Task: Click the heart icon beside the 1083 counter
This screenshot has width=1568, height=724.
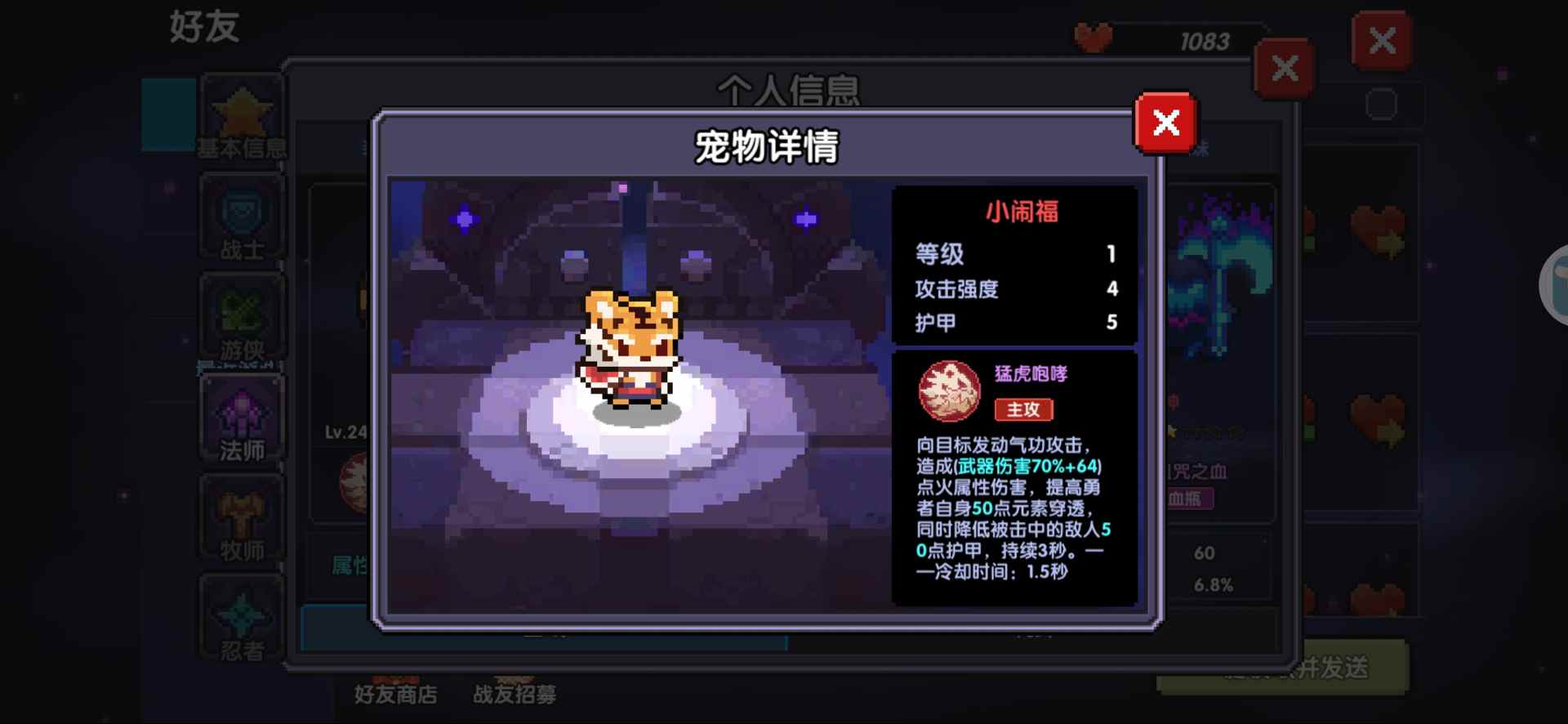Action: click(x=1094, y=34)
